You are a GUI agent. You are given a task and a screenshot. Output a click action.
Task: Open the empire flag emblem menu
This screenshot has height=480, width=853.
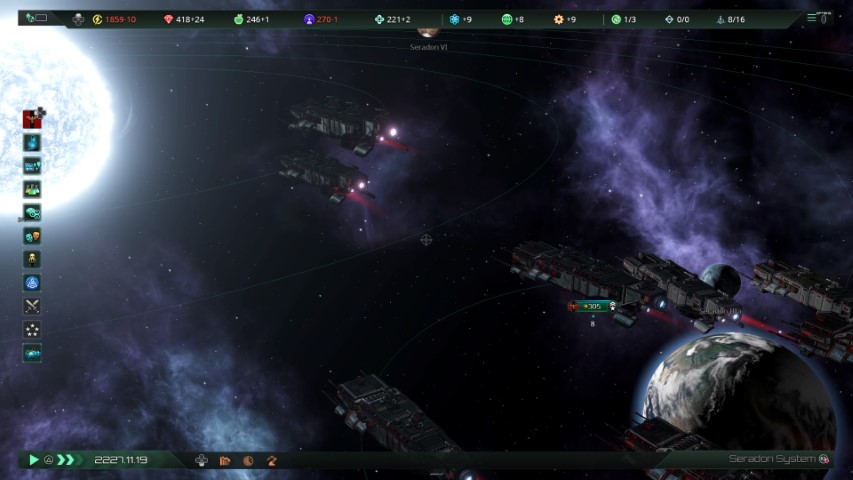[33, 119]
